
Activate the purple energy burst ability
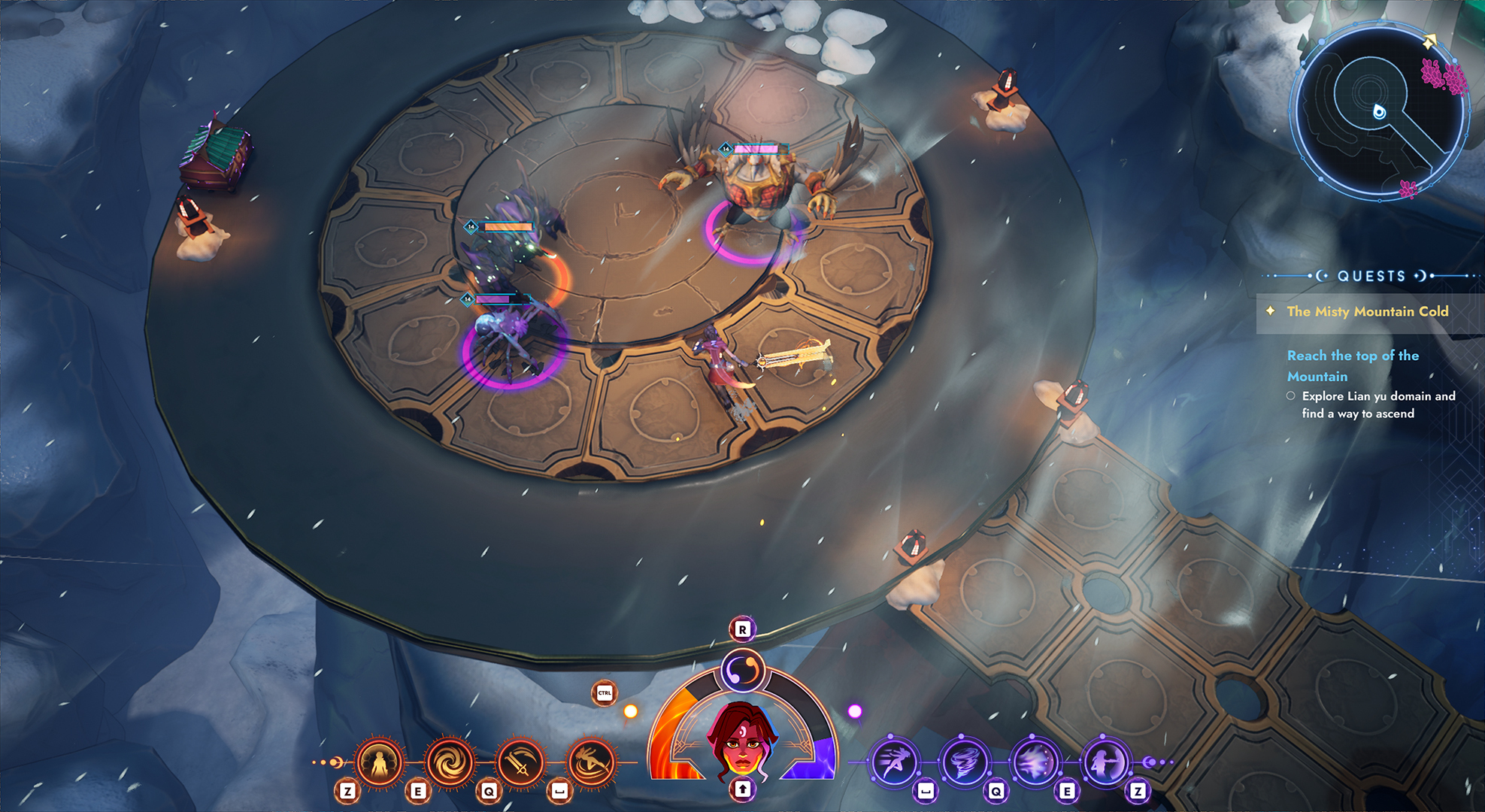click(1035, 762)
